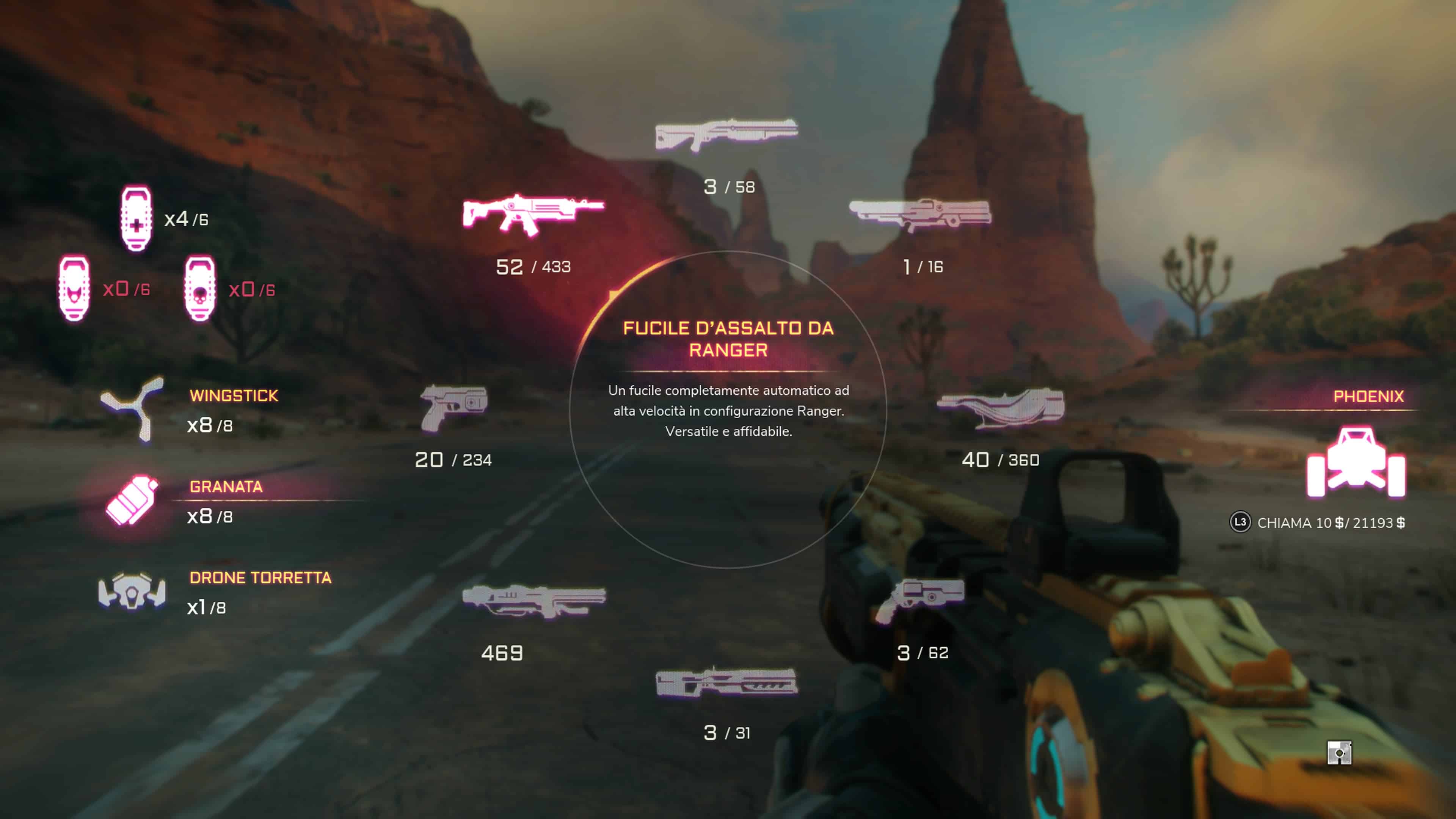The height and width of the screenshot is (819, 1456).
Task: Pick the Drone Torretta item
Action: coord(132,591)
